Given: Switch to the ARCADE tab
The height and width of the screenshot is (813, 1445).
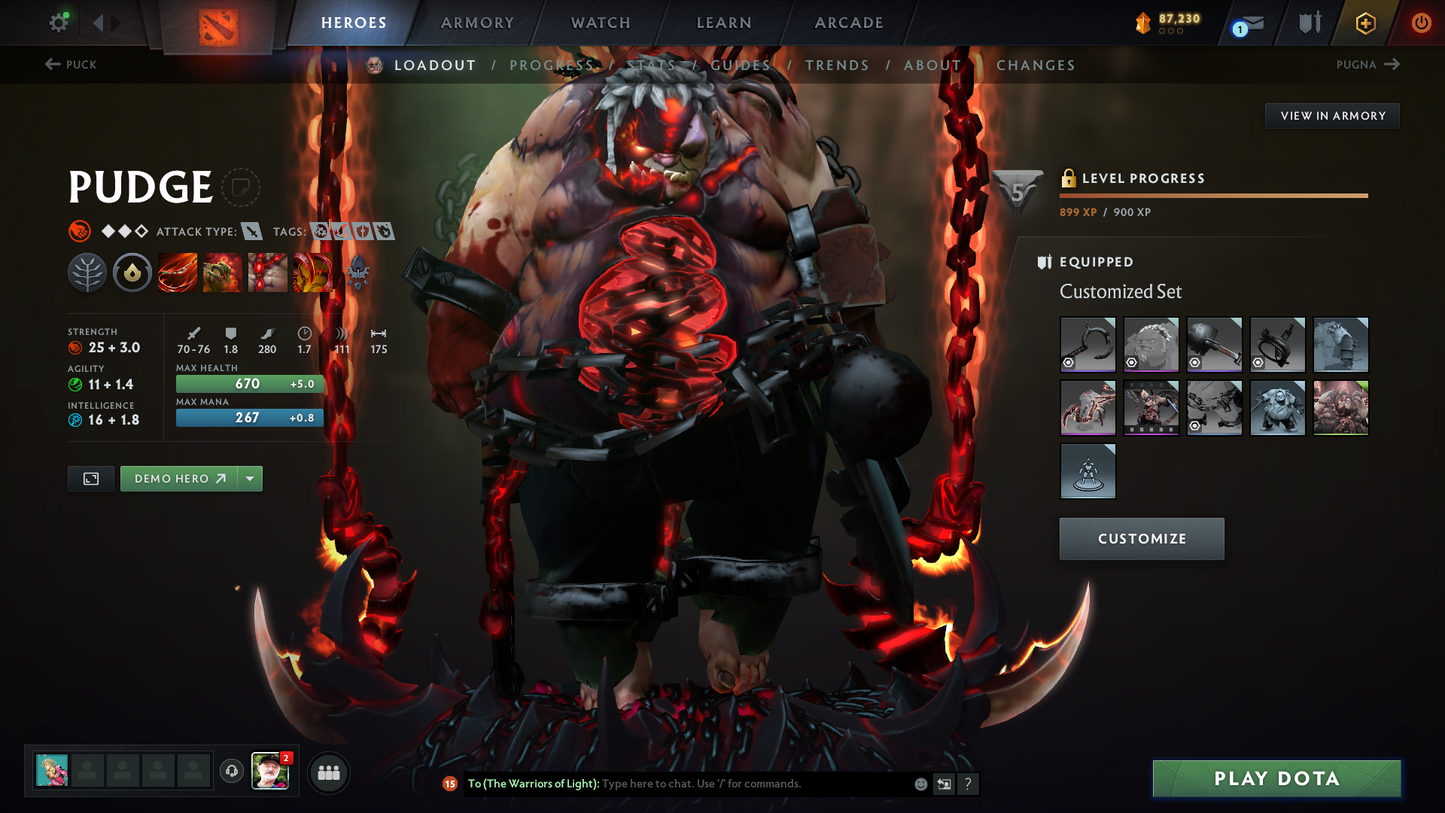Looking at the screenshot, I should [848, 22].
